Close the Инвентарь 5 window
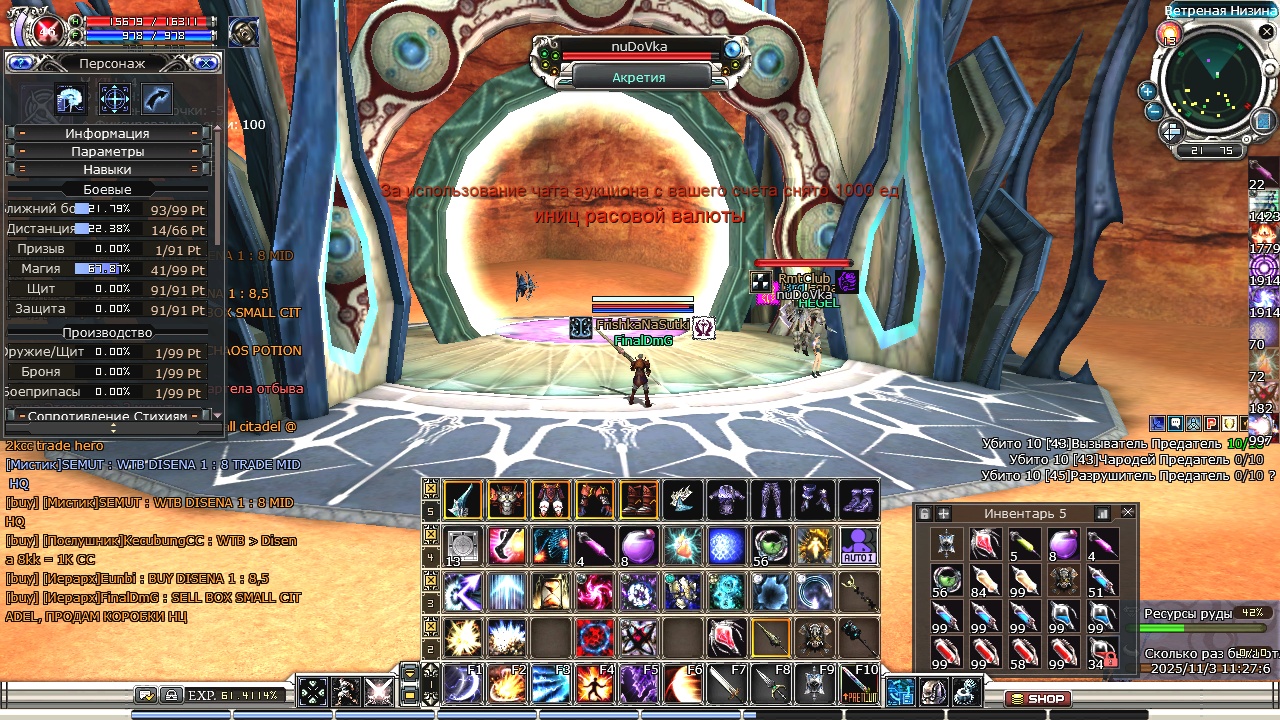 pos(1128,513)
